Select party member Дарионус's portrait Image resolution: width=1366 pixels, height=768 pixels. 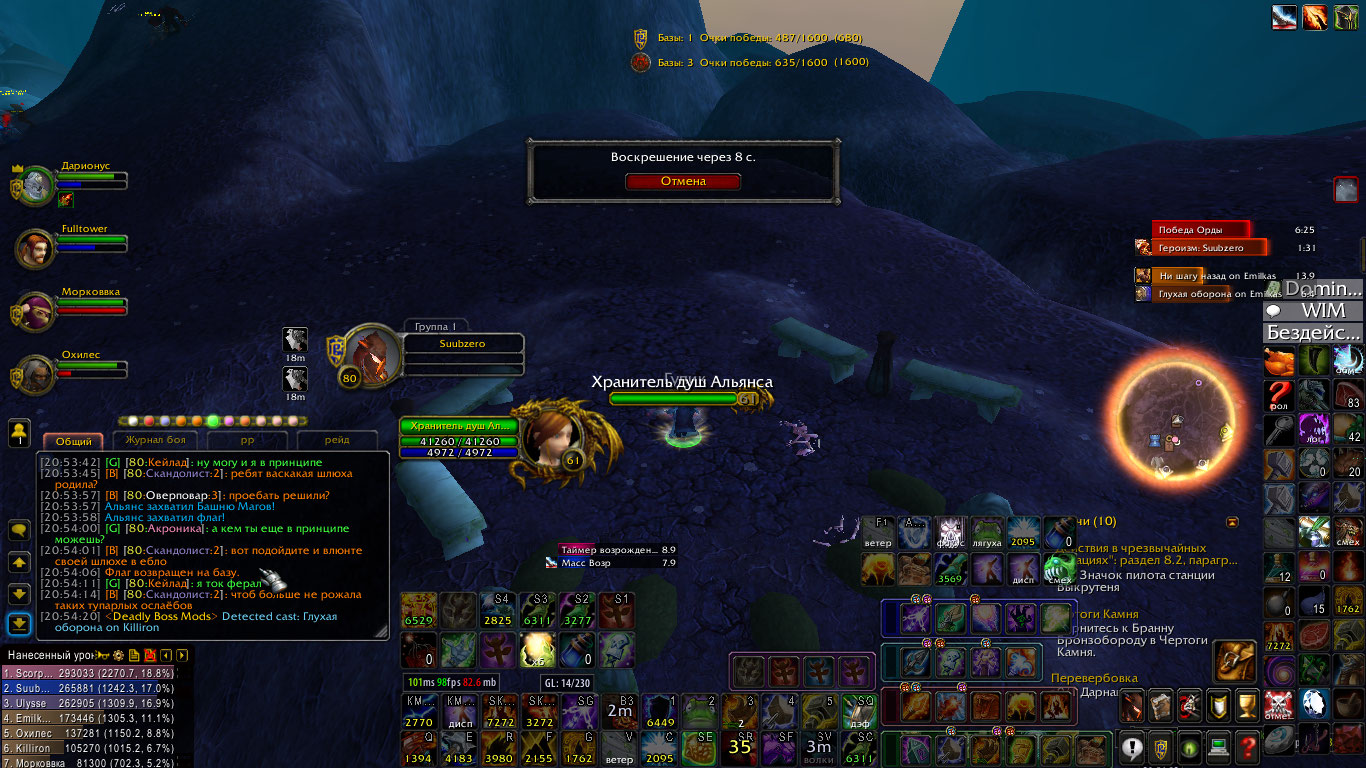click(x=37, y=185)
